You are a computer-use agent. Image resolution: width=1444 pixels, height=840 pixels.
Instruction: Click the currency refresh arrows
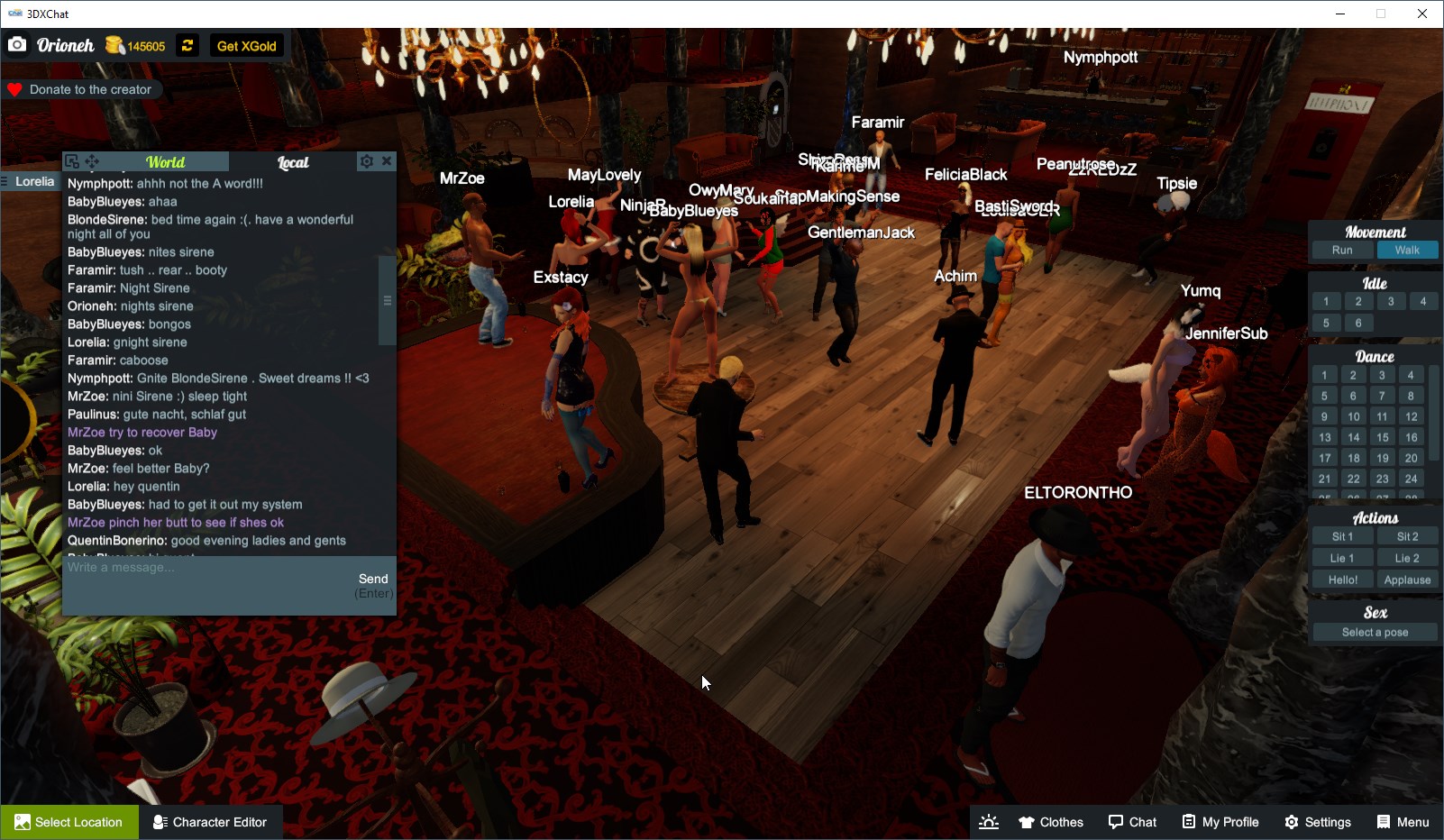pos(187,44)
